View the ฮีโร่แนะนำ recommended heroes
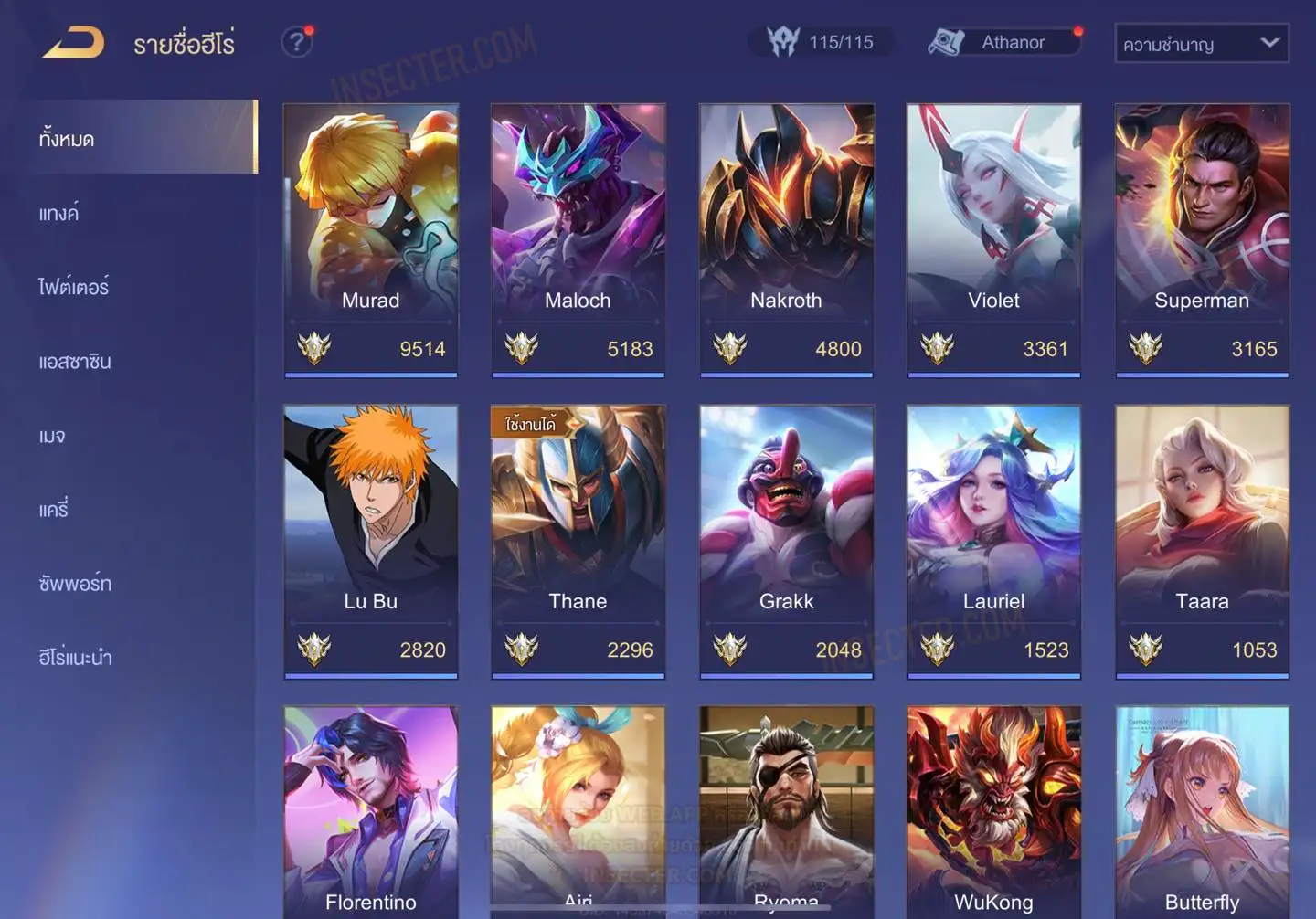Viewport: 1316px width, 919px height. pos(75,657)
